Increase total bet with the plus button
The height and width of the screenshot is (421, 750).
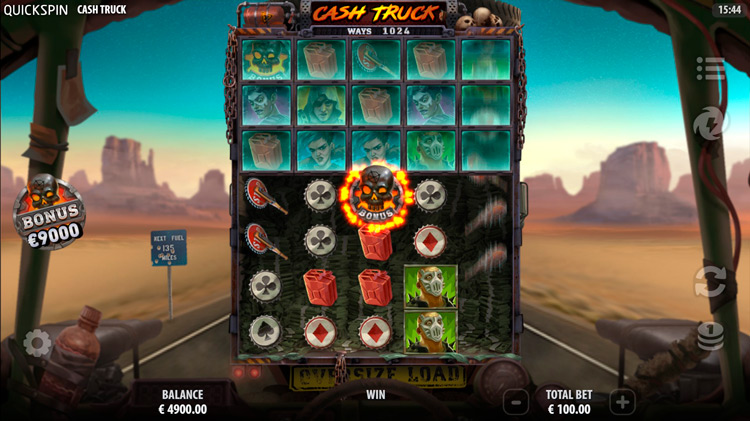(x=622, y=402)
